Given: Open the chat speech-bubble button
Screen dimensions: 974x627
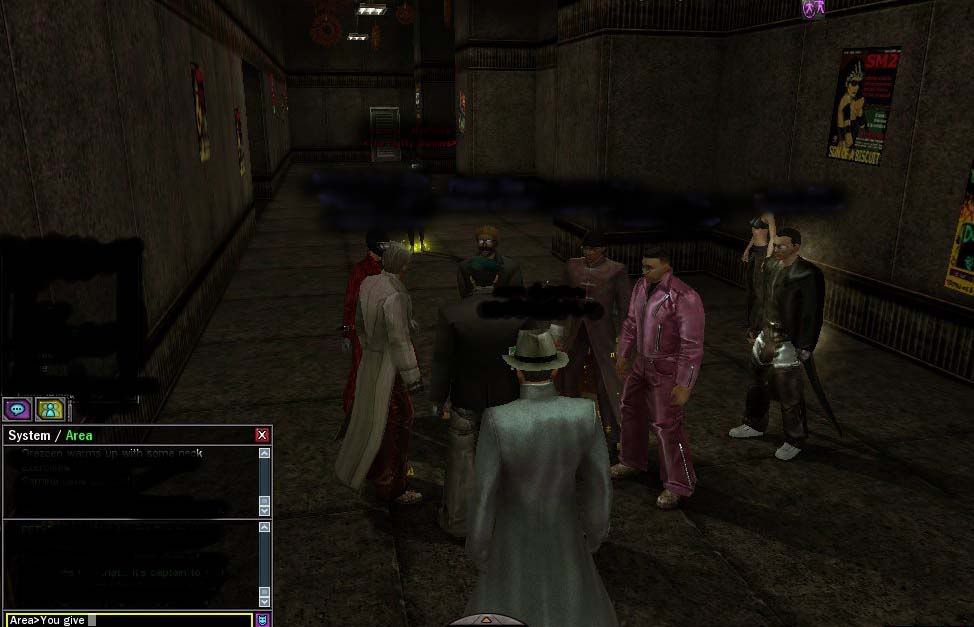Looking at the screenshot, I should pos(17,408).
